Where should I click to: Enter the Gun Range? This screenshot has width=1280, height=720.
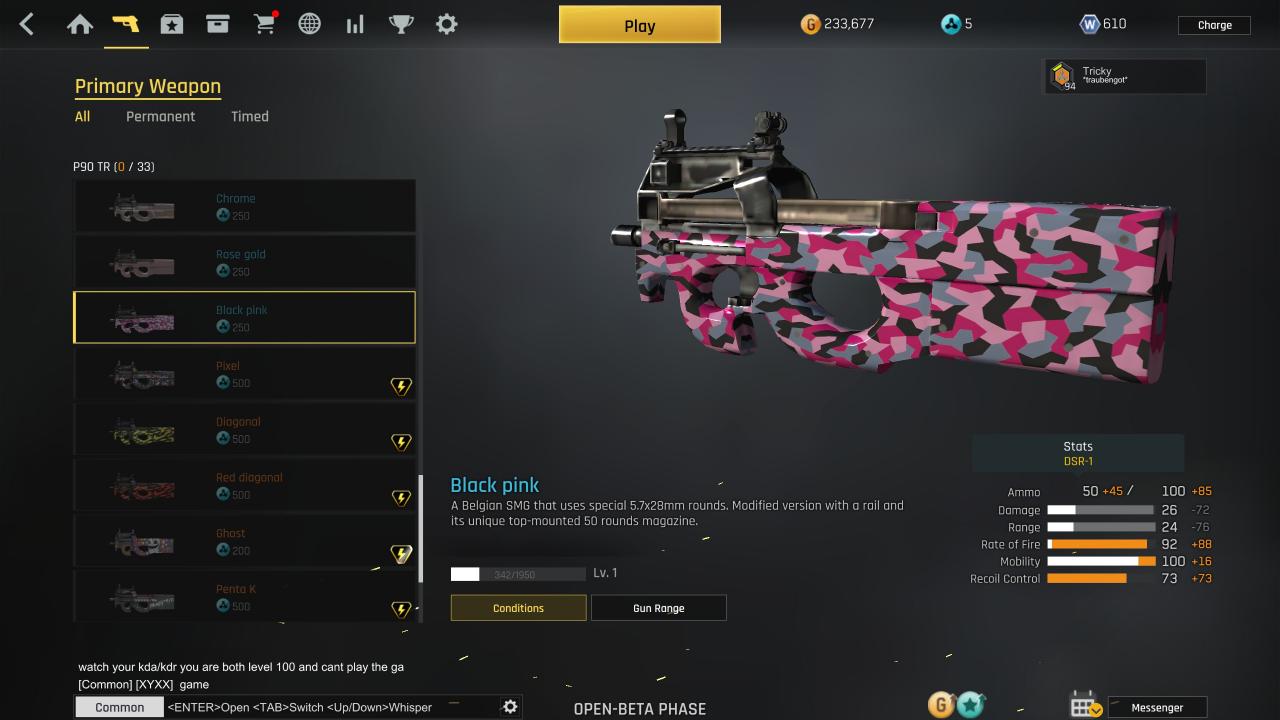tap(658, 608)
